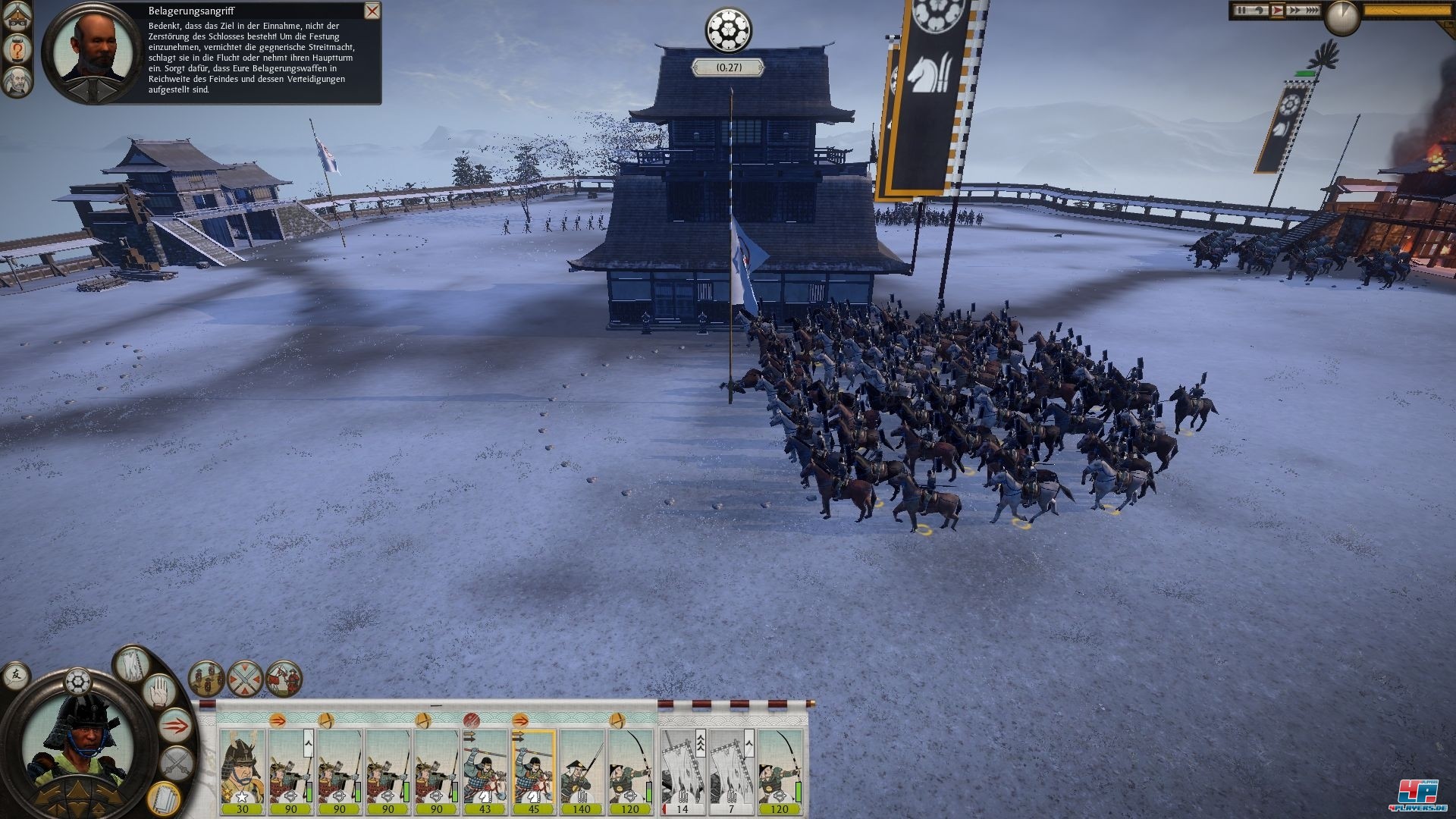Switch to double-arrow fast-forward speed
This screenshot has width=1456, height=819.
point(1294,11)
